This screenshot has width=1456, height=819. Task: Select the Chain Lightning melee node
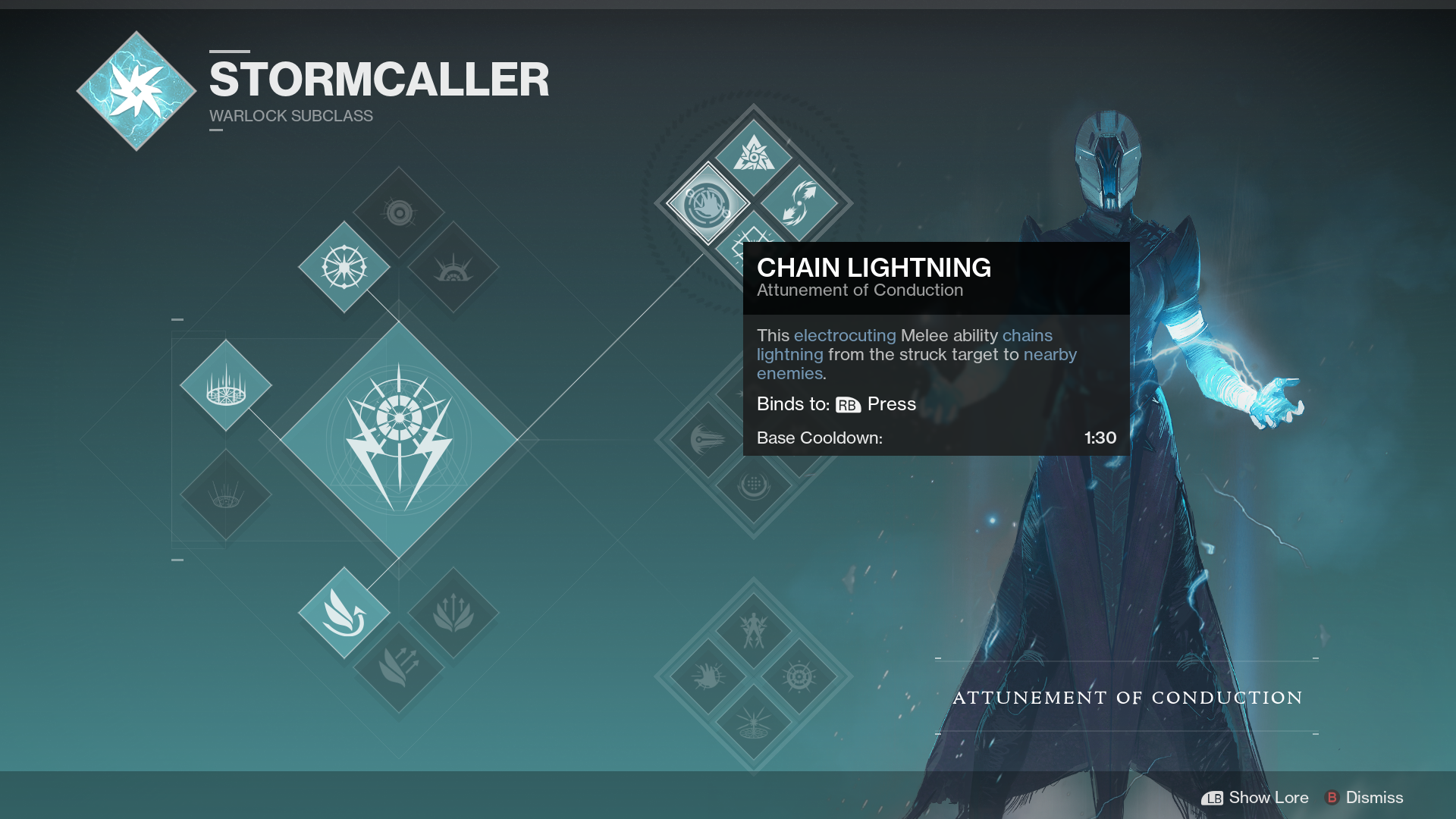pyautogui.click(x=708, y=204)
